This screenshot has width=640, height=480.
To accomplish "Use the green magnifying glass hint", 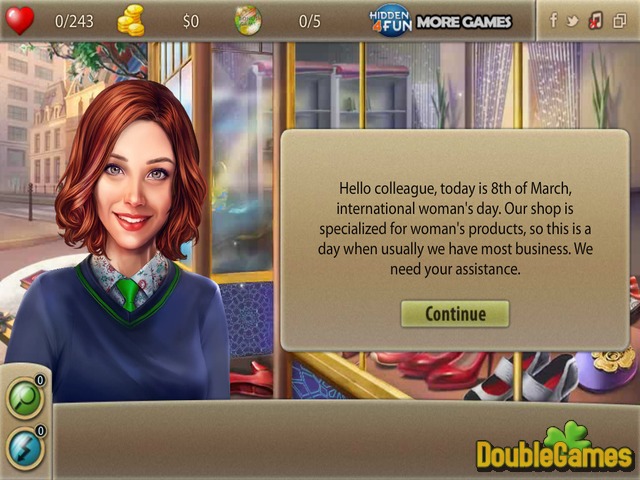I will [23, 396].
